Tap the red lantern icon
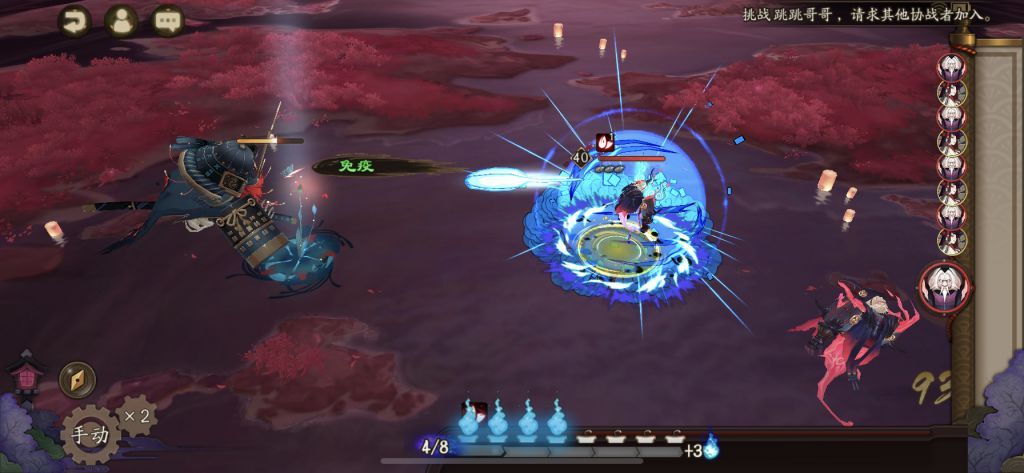This screenshot has width=1024, height=473. (24, 375)
